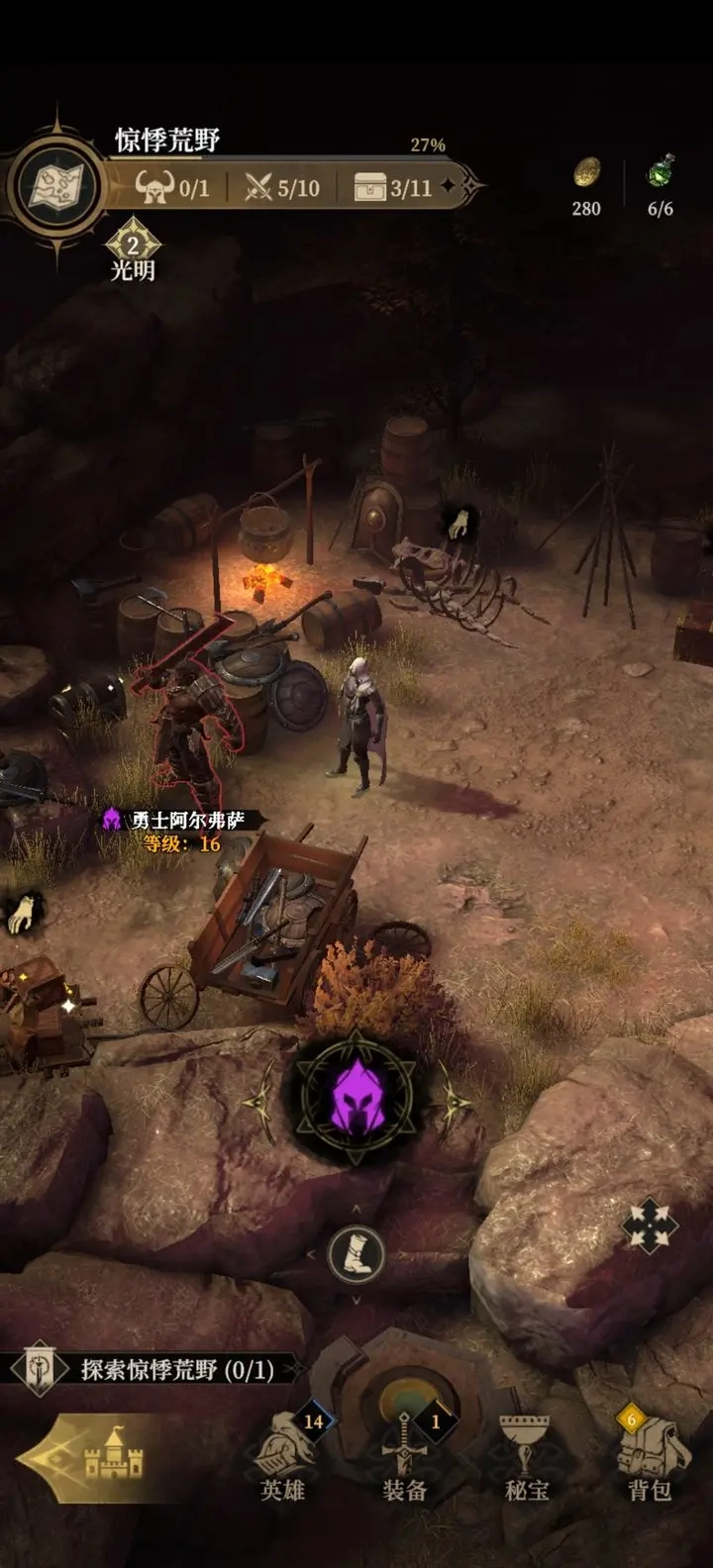Click the four-arrow move camera button
Viewport: 713px width, 1568px height.
point(650,1227)
